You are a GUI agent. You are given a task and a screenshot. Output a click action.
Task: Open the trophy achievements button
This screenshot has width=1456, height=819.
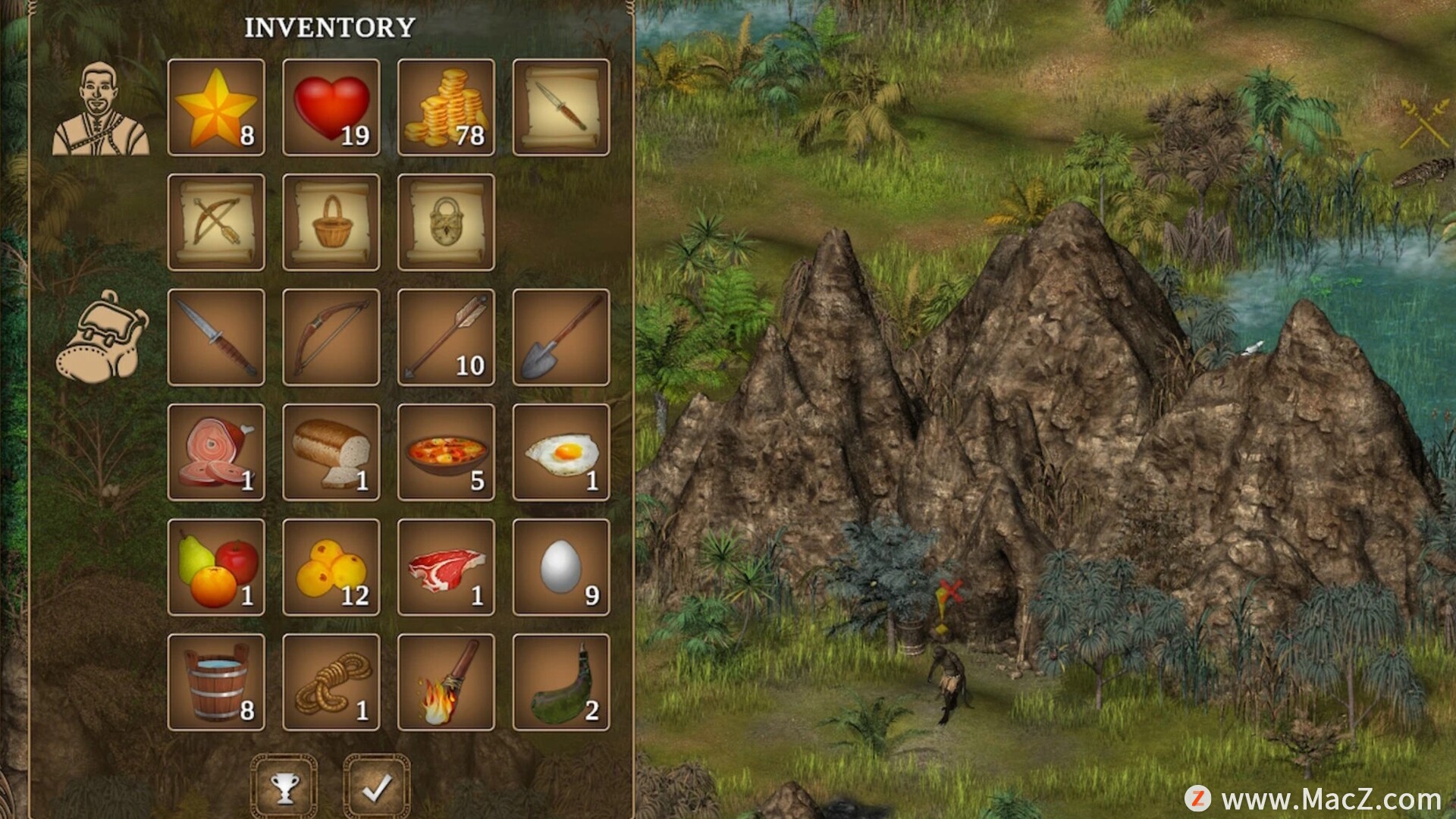pos(284,787)
